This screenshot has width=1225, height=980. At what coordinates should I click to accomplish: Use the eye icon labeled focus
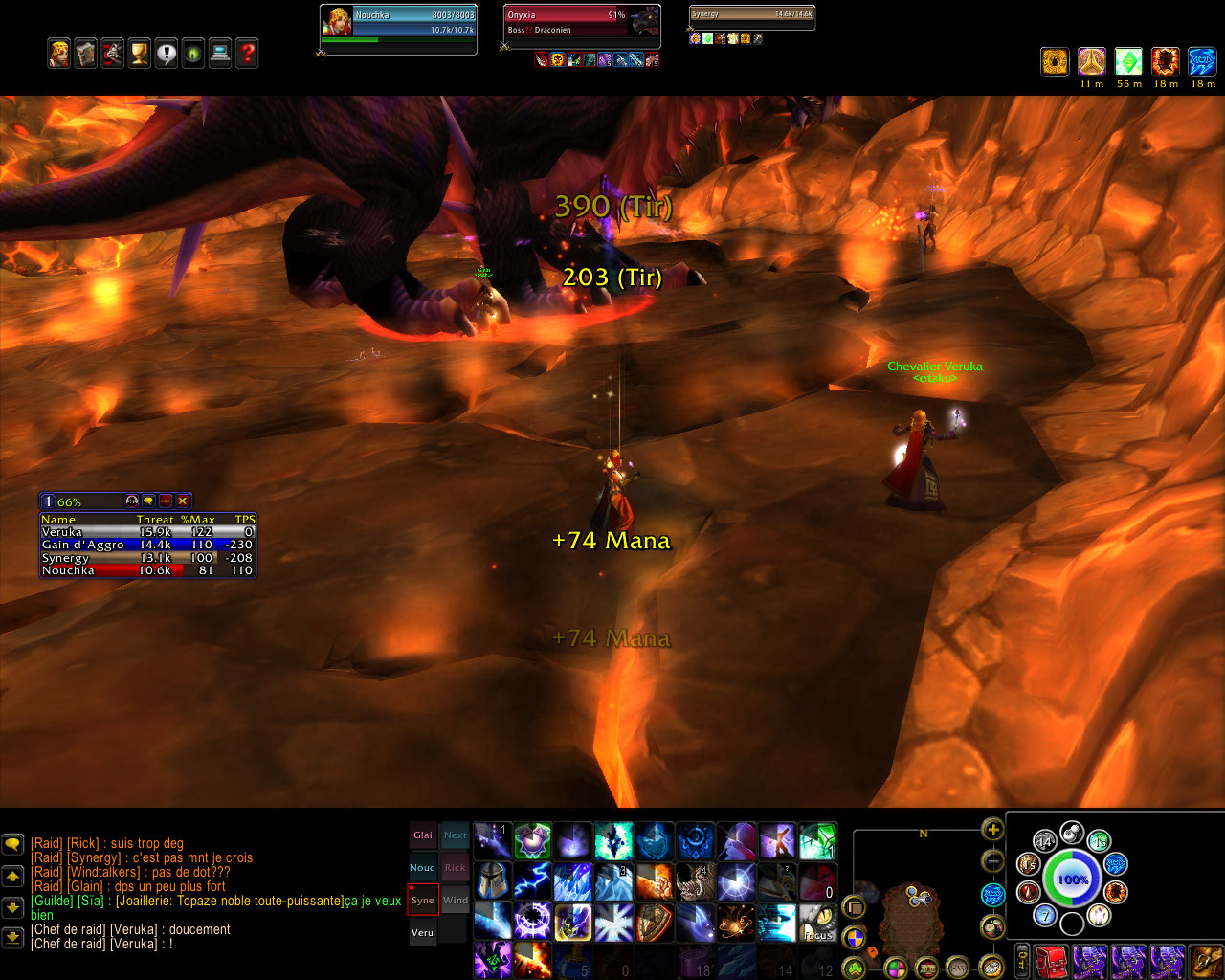[817, 923]
